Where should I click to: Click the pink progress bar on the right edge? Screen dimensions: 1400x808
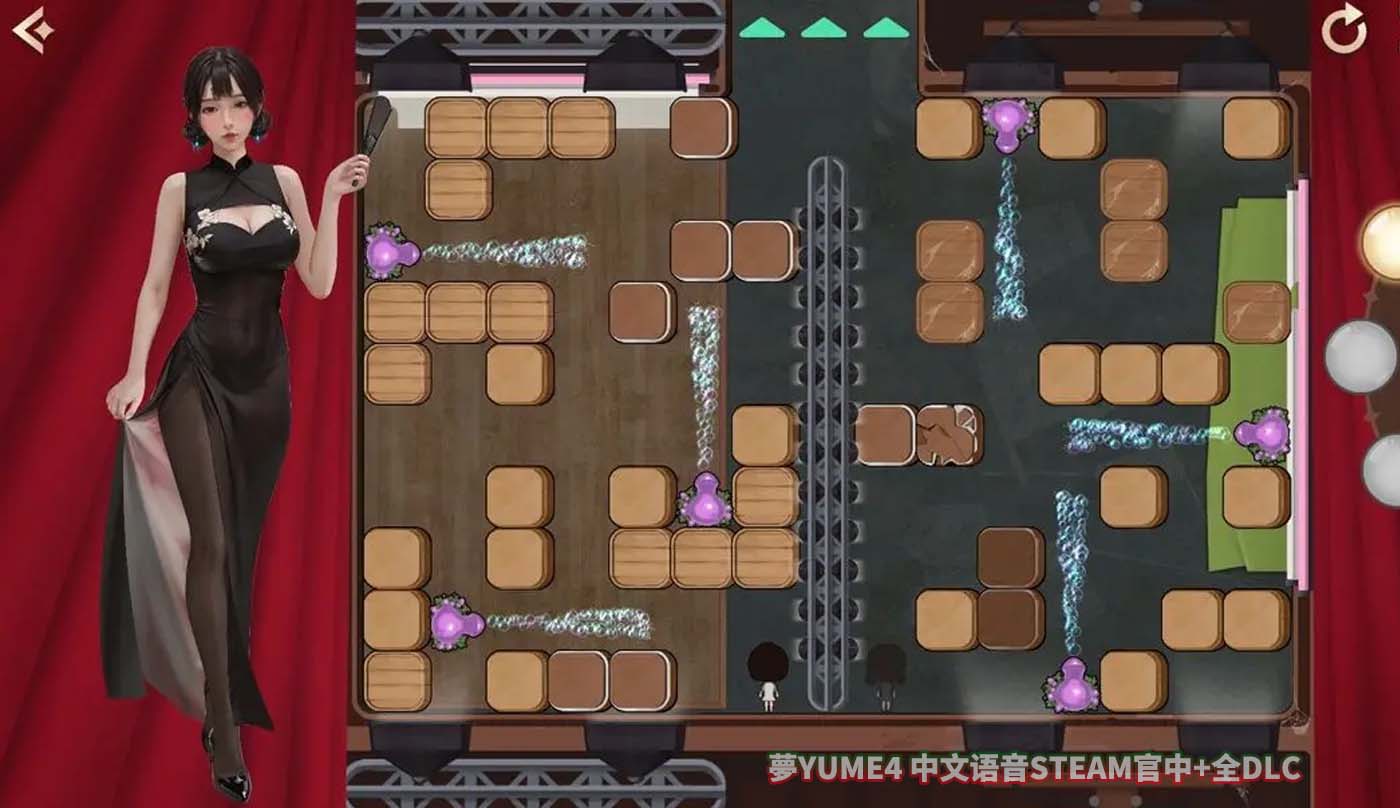(x=1300, y=400)
